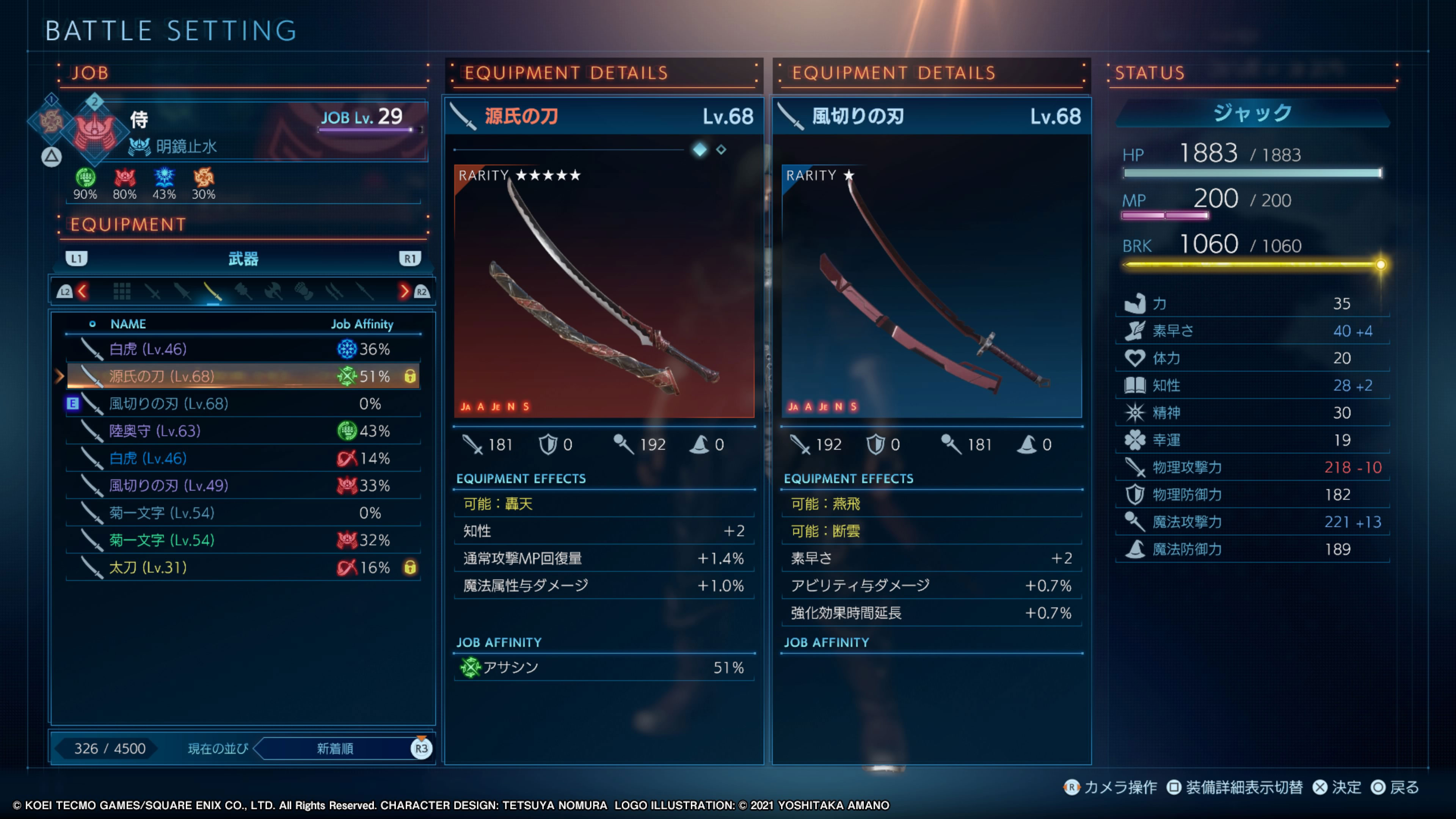
Task: Choose the equipped 風切りの刃 (Lv.68) row
Action: pos(168,403)
